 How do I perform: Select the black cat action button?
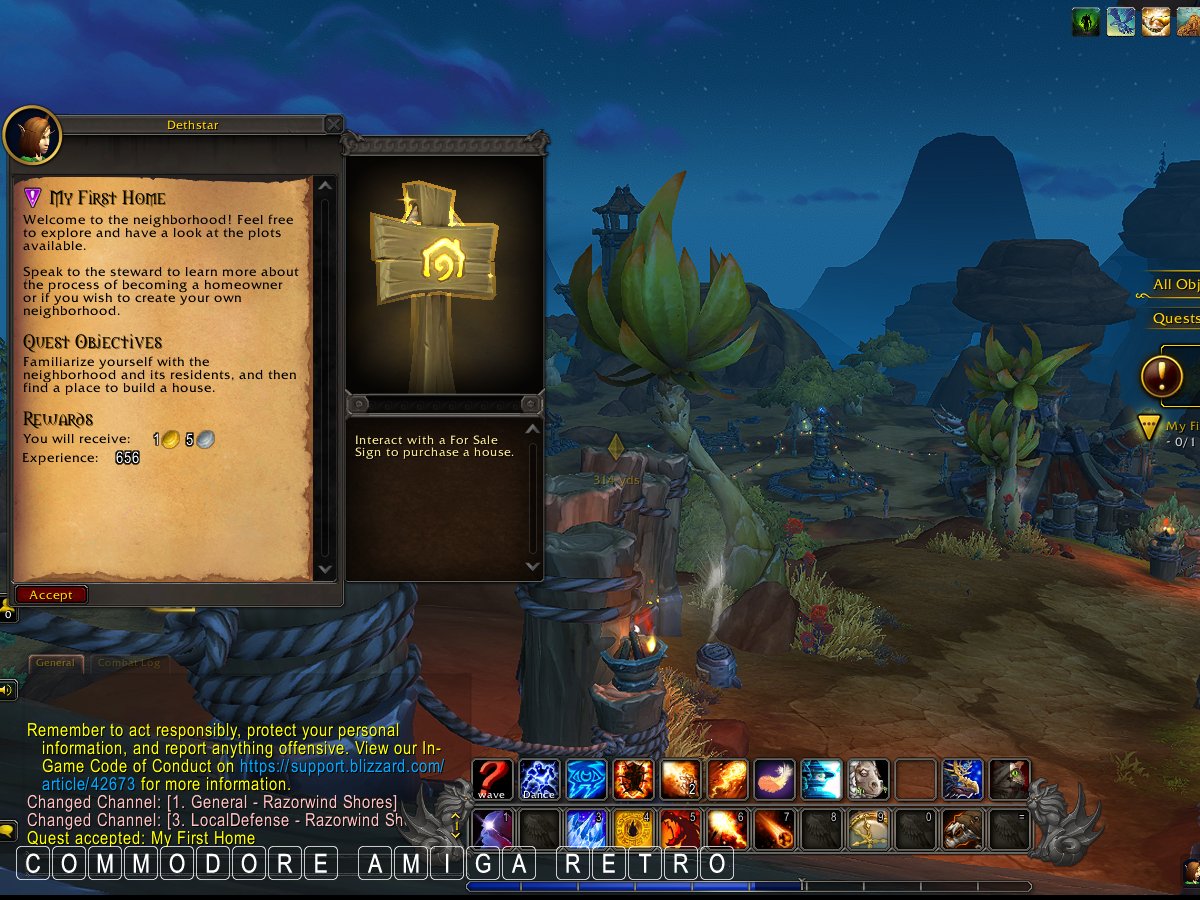coord(1009,780)
